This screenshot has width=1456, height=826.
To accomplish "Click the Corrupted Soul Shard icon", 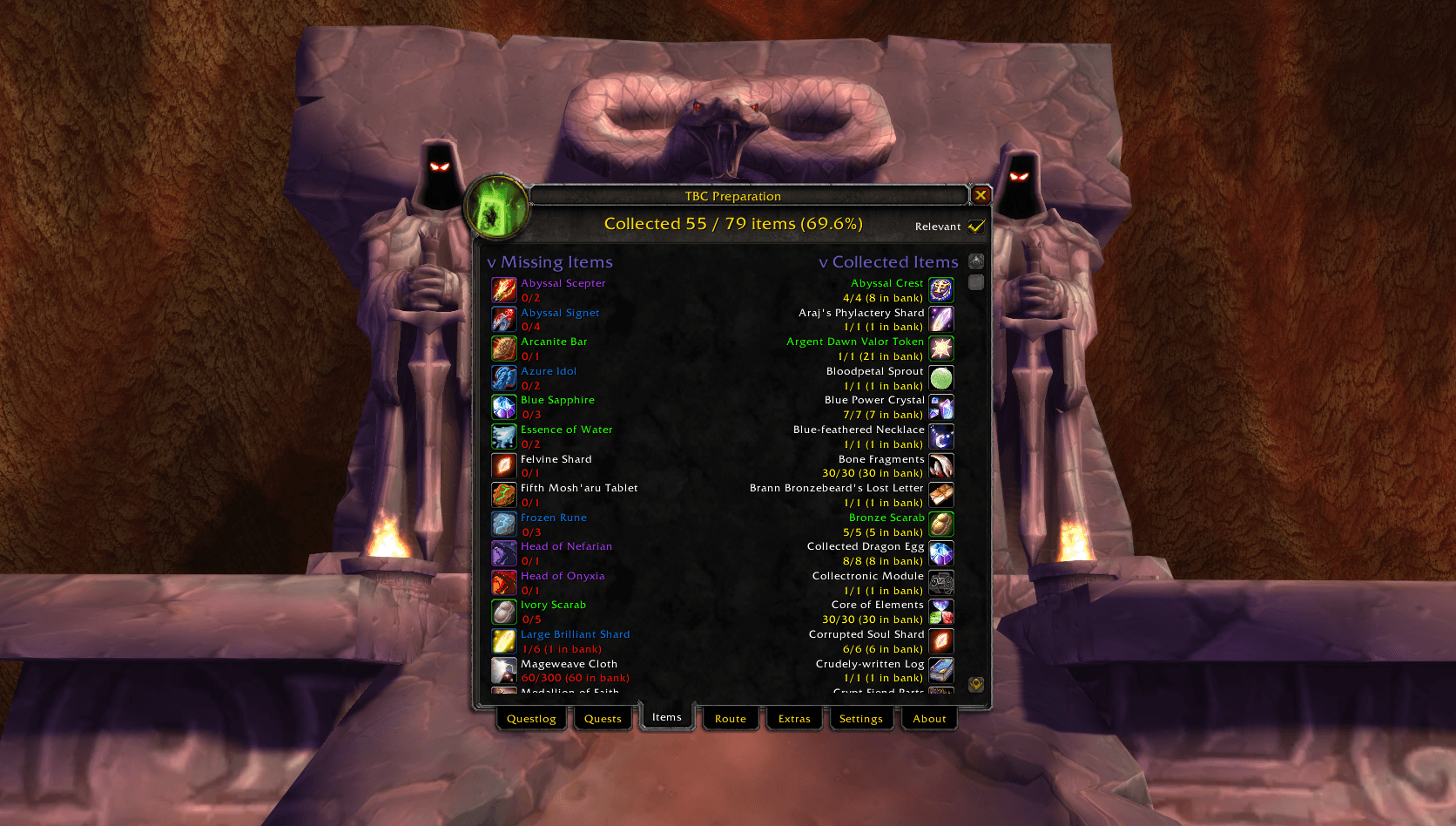I will 941,640.
